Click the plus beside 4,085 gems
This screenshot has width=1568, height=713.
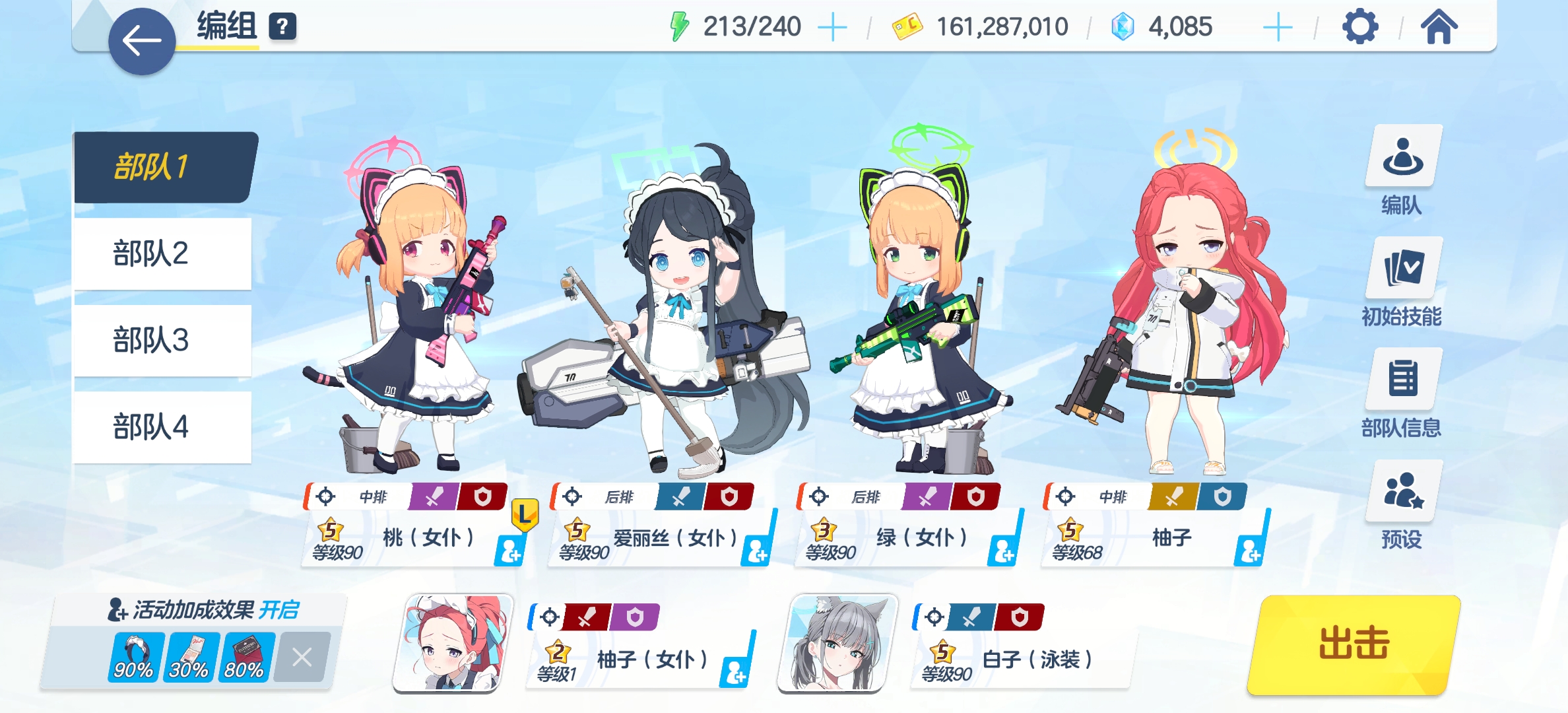pos(1278,27)
